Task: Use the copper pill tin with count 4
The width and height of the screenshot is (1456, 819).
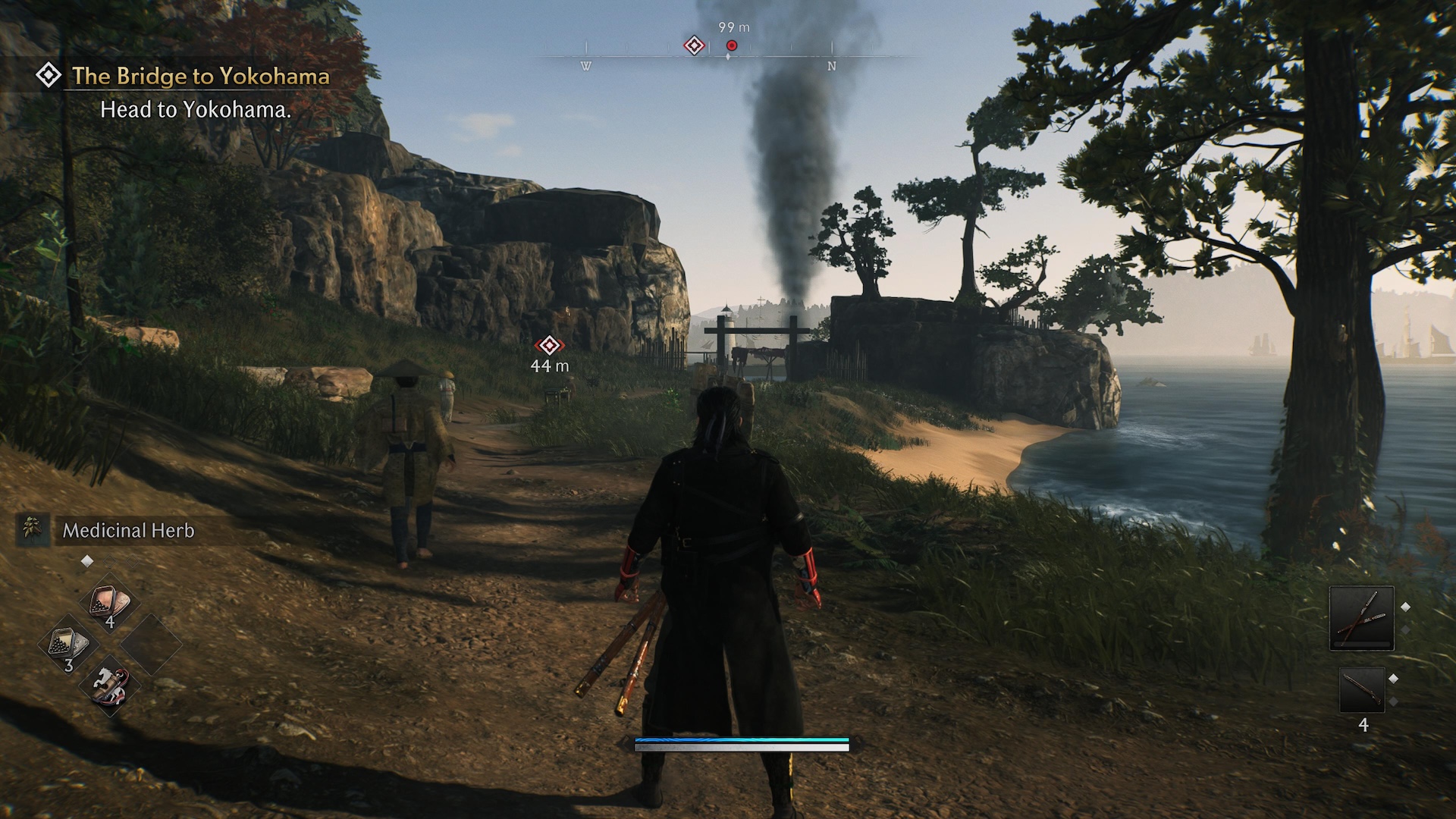Action: (x=111, y=604)
